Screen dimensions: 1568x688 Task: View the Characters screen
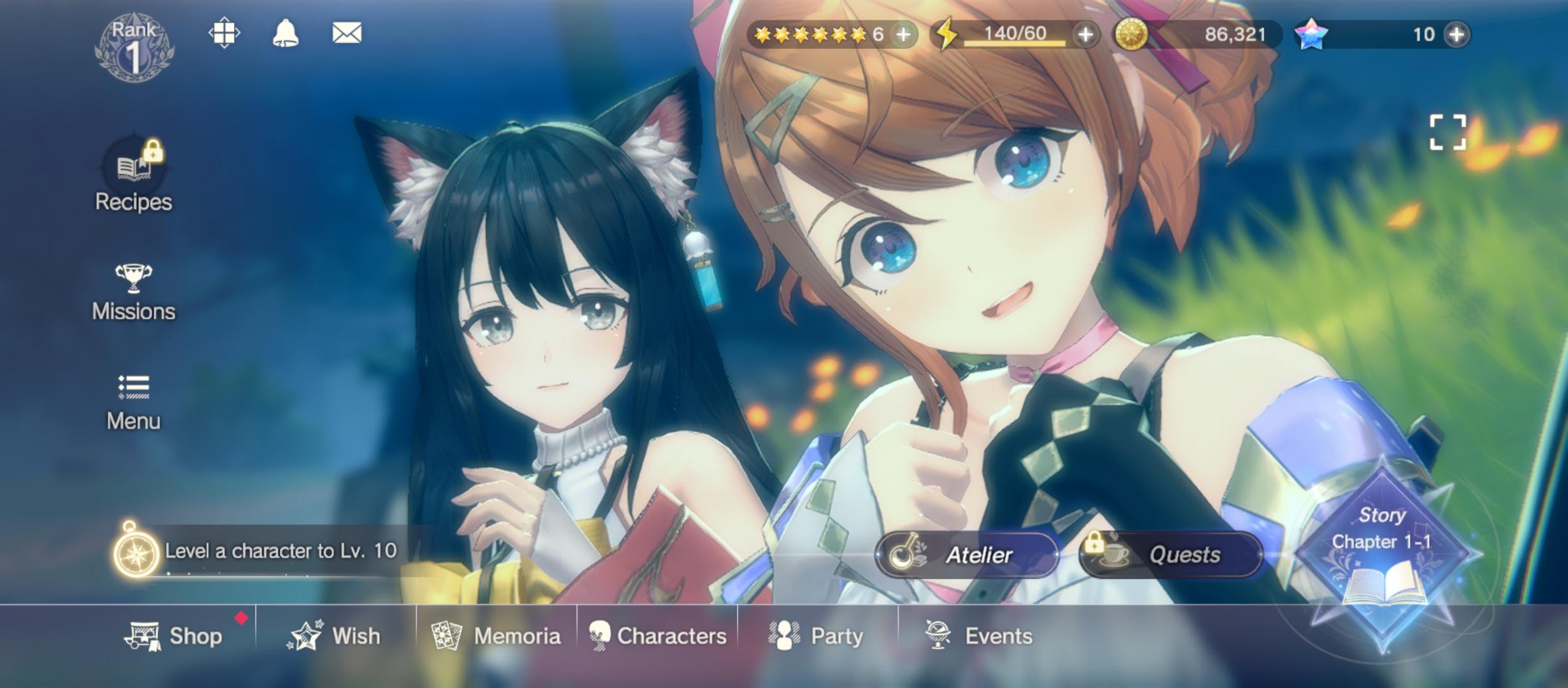point(658,636)
